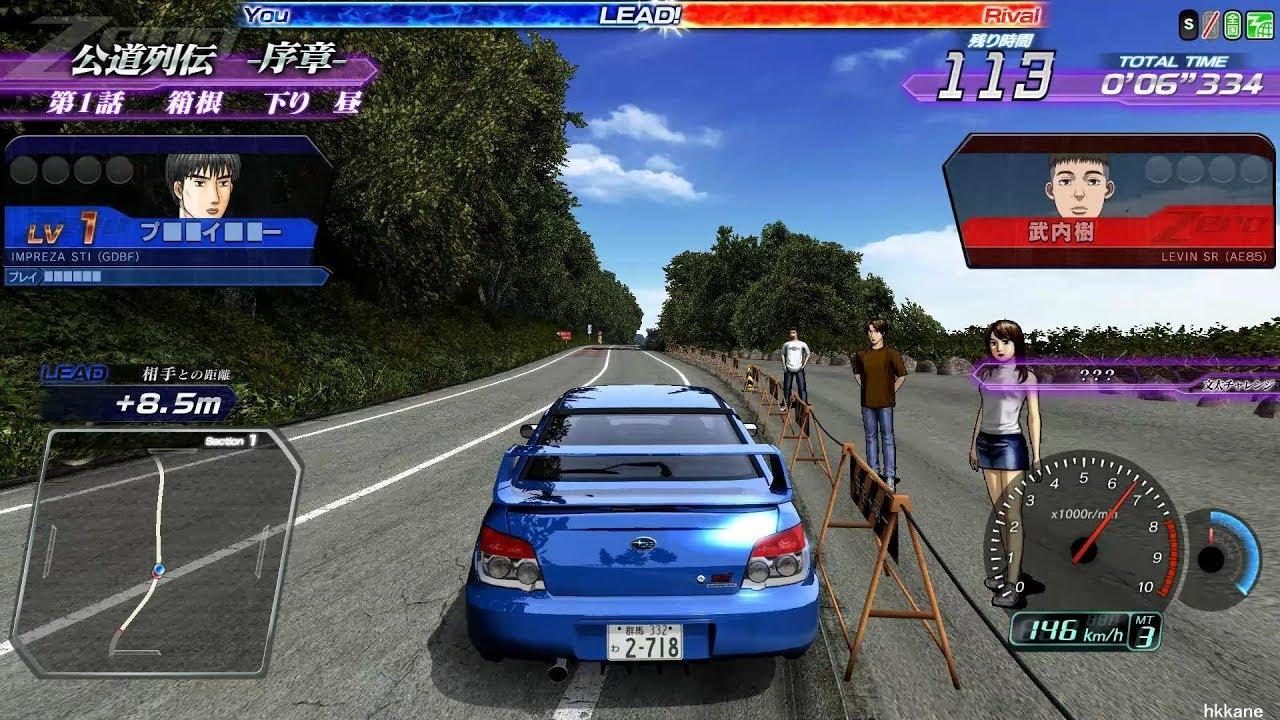Select the crossed-out card slot icon
The width and height of the screenshot is (1280, 720).
tap(1210, 22)
